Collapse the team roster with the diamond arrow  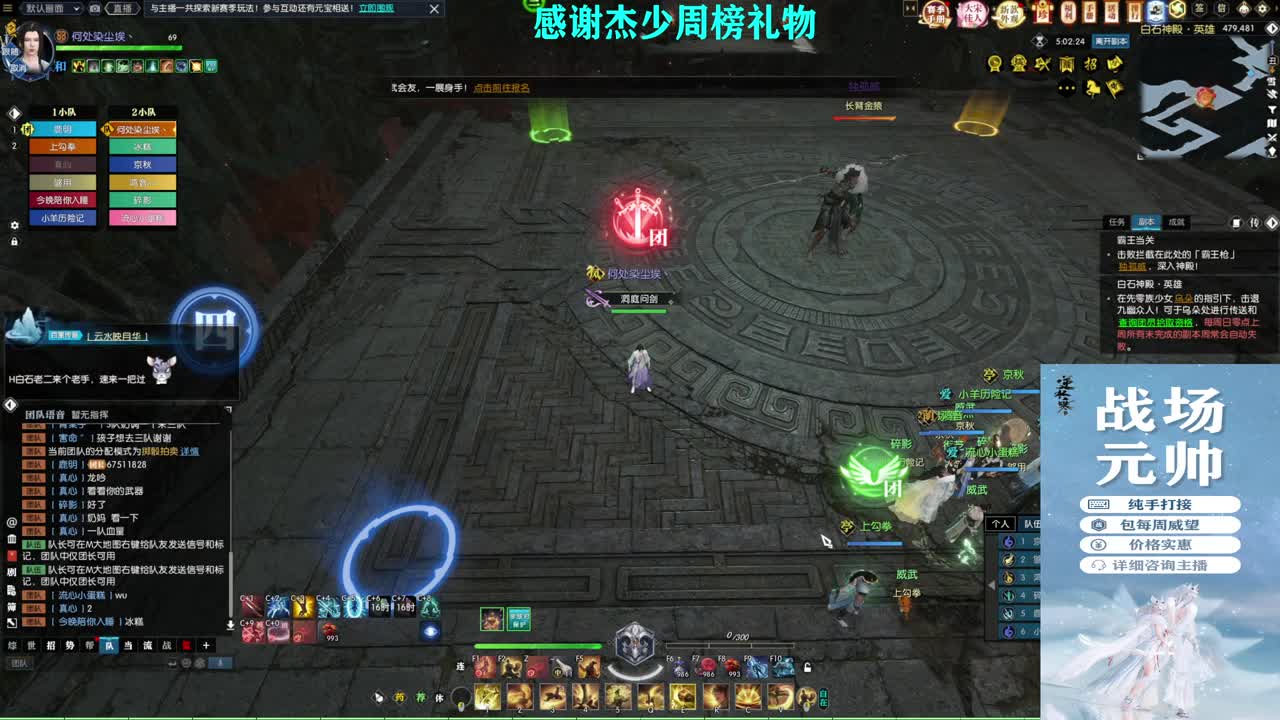pyautogui.click(x=13, y=112)
